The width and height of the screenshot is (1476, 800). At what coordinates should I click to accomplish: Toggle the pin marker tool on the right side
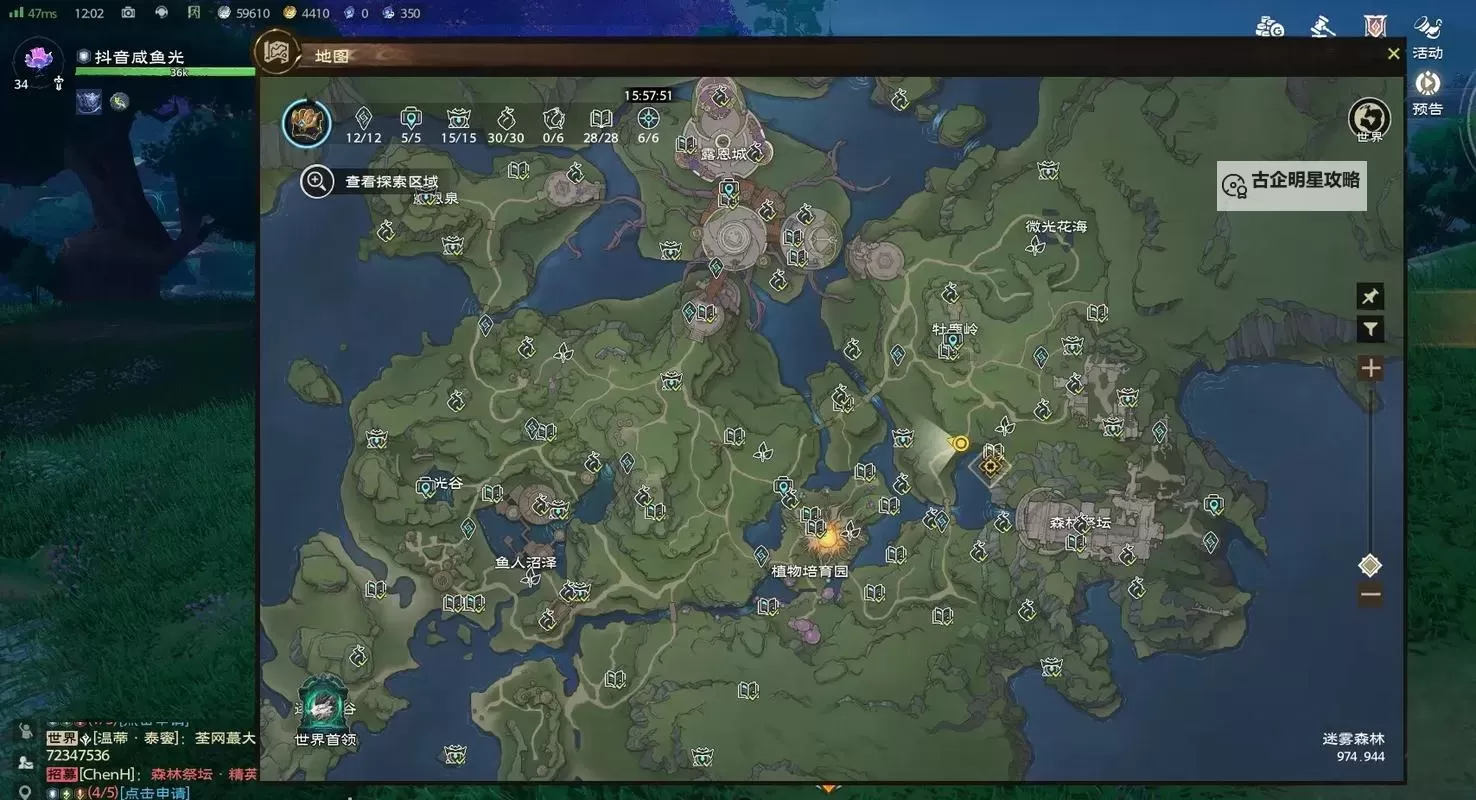(1370, 295)
